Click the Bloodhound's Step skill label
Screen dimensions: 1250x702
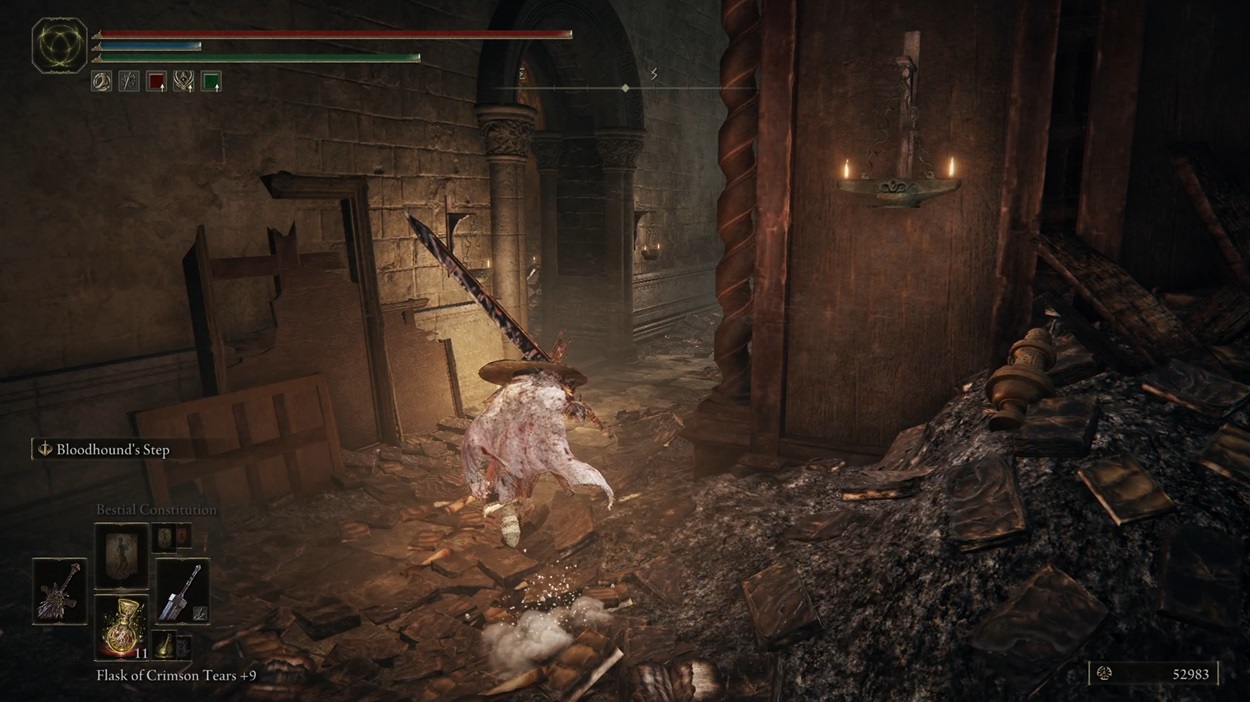tap(112, 450)
